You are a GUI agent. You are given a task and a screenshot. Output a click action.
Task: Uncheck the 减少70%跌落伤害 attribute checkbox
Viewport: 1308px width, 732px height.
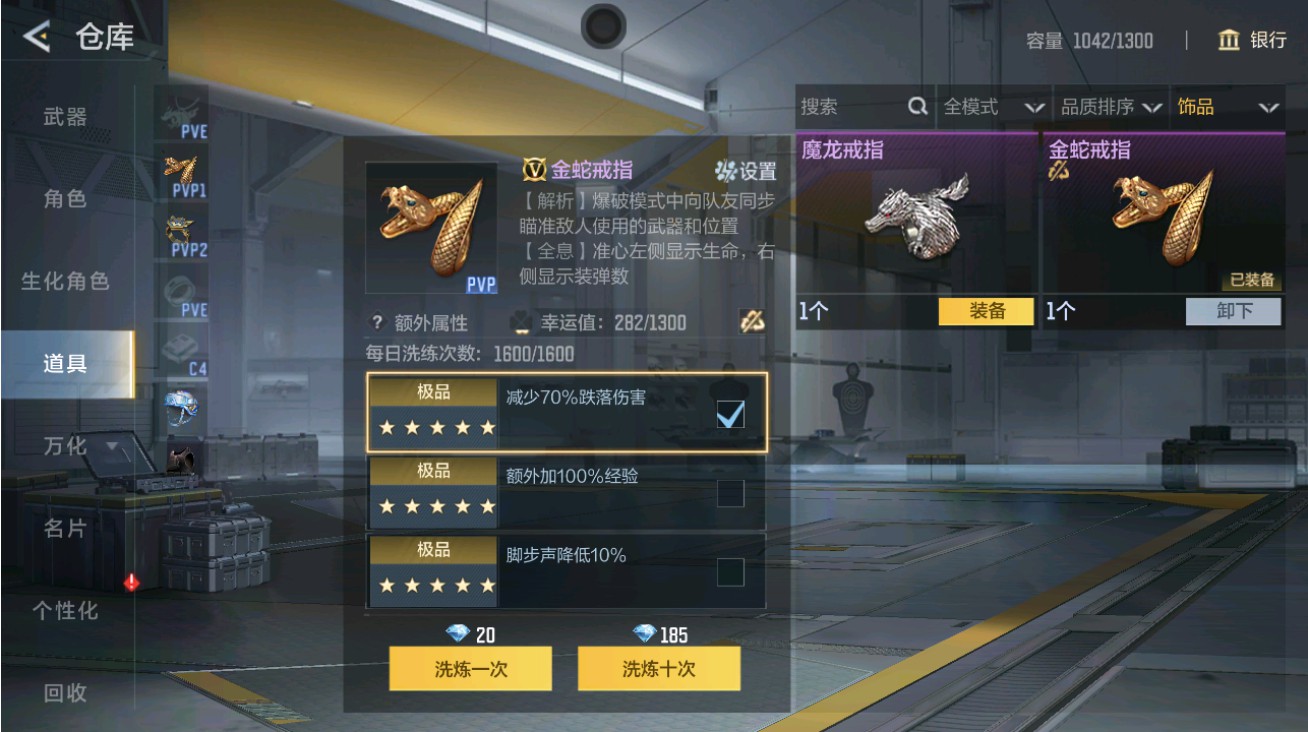[731, 412]
